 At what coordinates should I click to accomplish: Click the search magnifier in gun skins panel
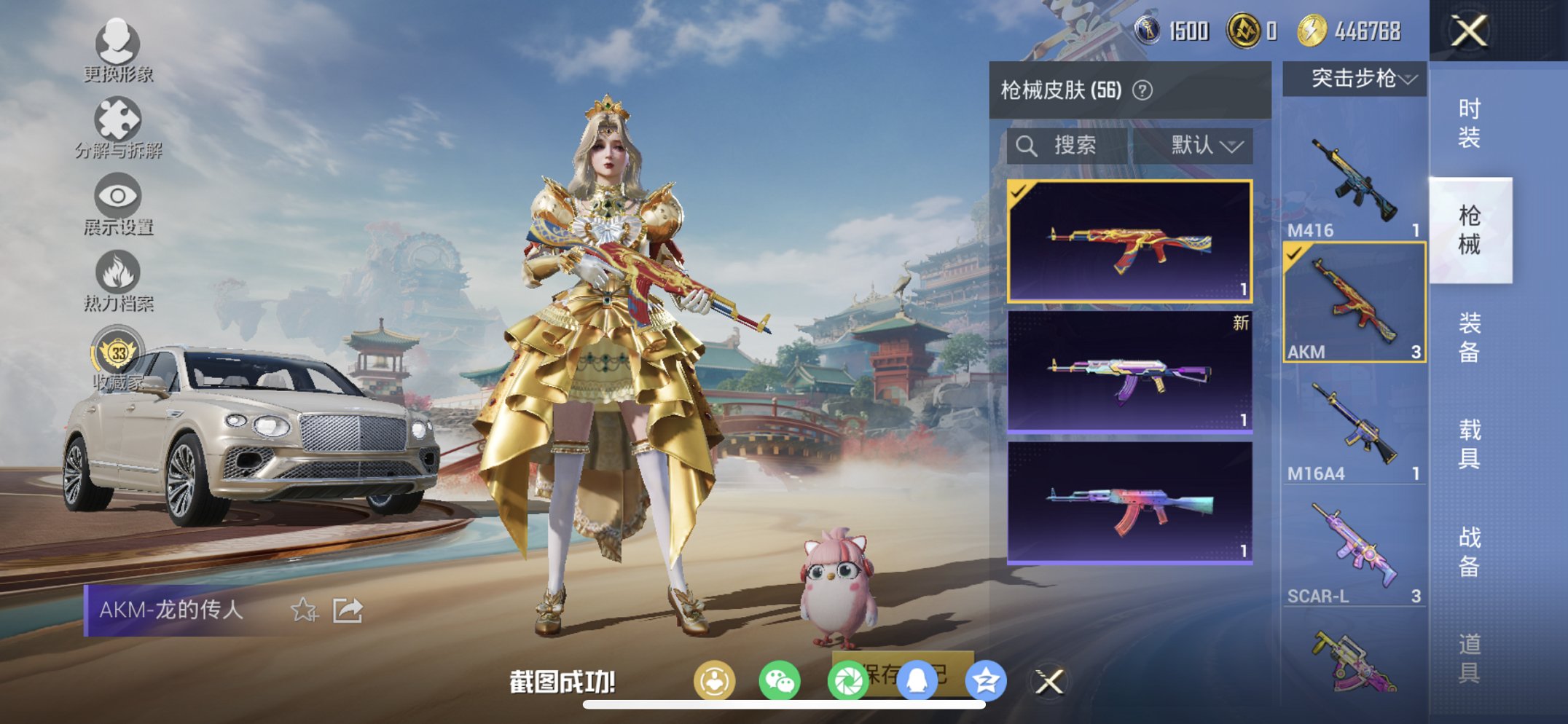coord(1027,145)
